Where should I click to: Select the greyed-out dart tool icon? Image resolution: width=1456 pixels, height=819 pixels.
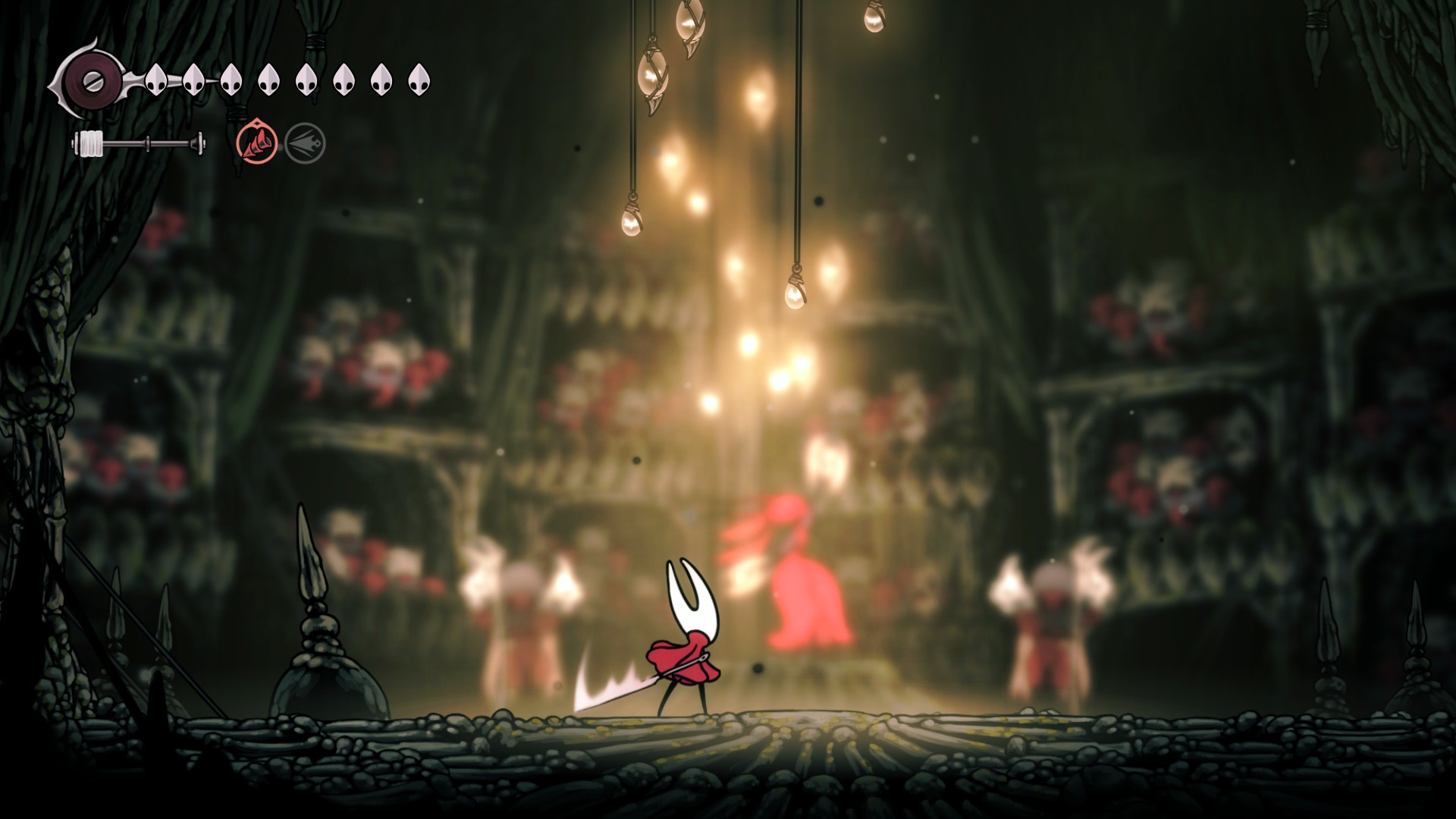coord(305,143)
